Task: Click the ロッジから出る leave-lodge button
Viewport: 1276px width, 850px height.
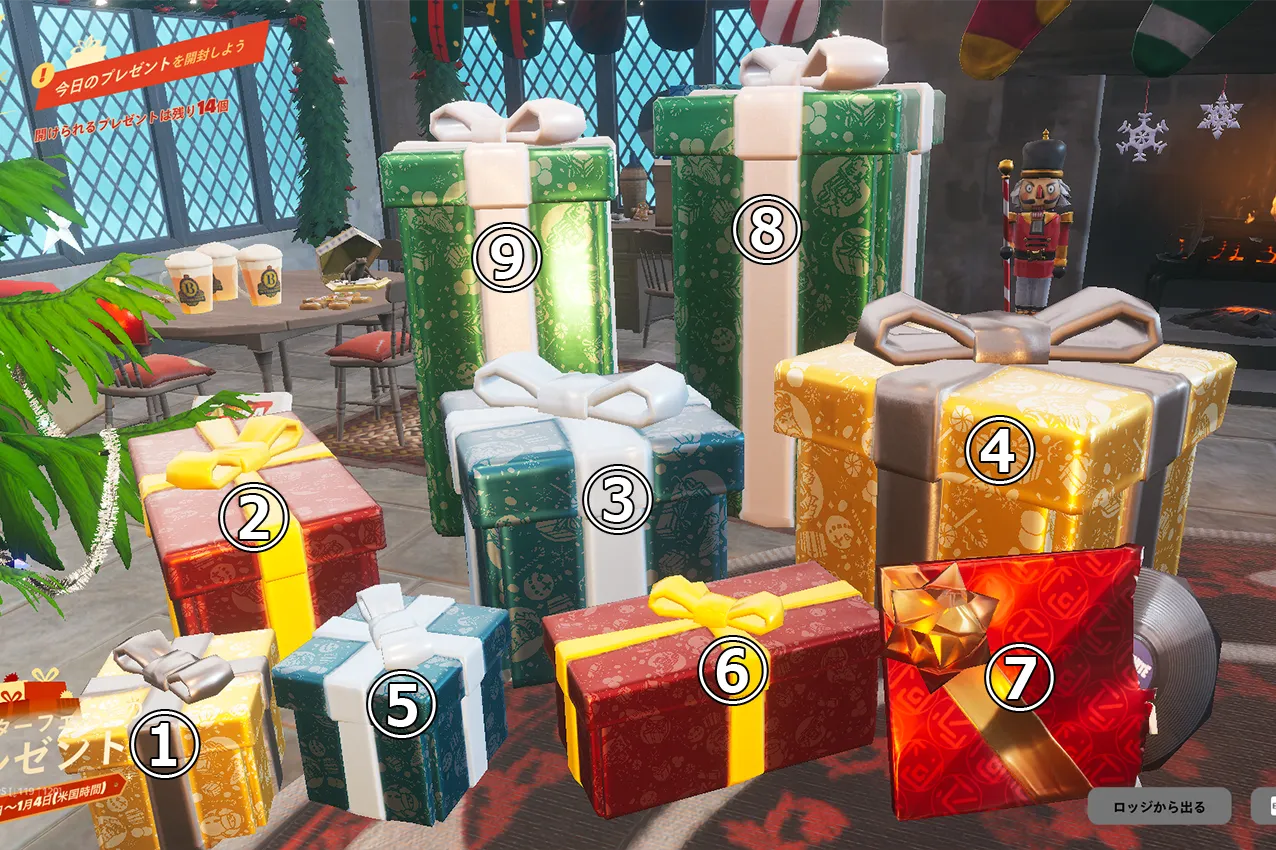Action: (x=1159, y=807)
